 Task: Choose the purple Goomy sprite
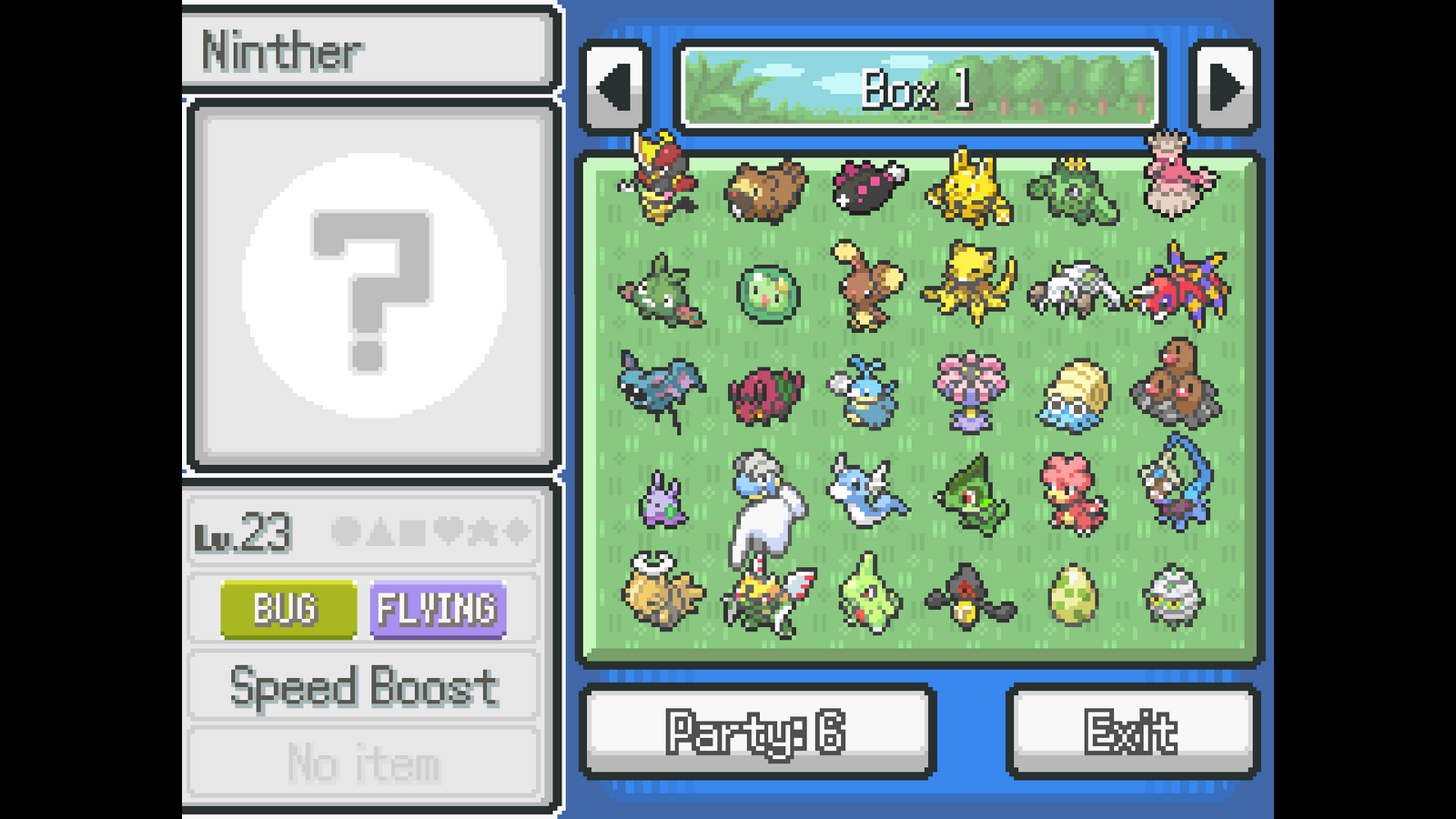[x=665, y=501]
